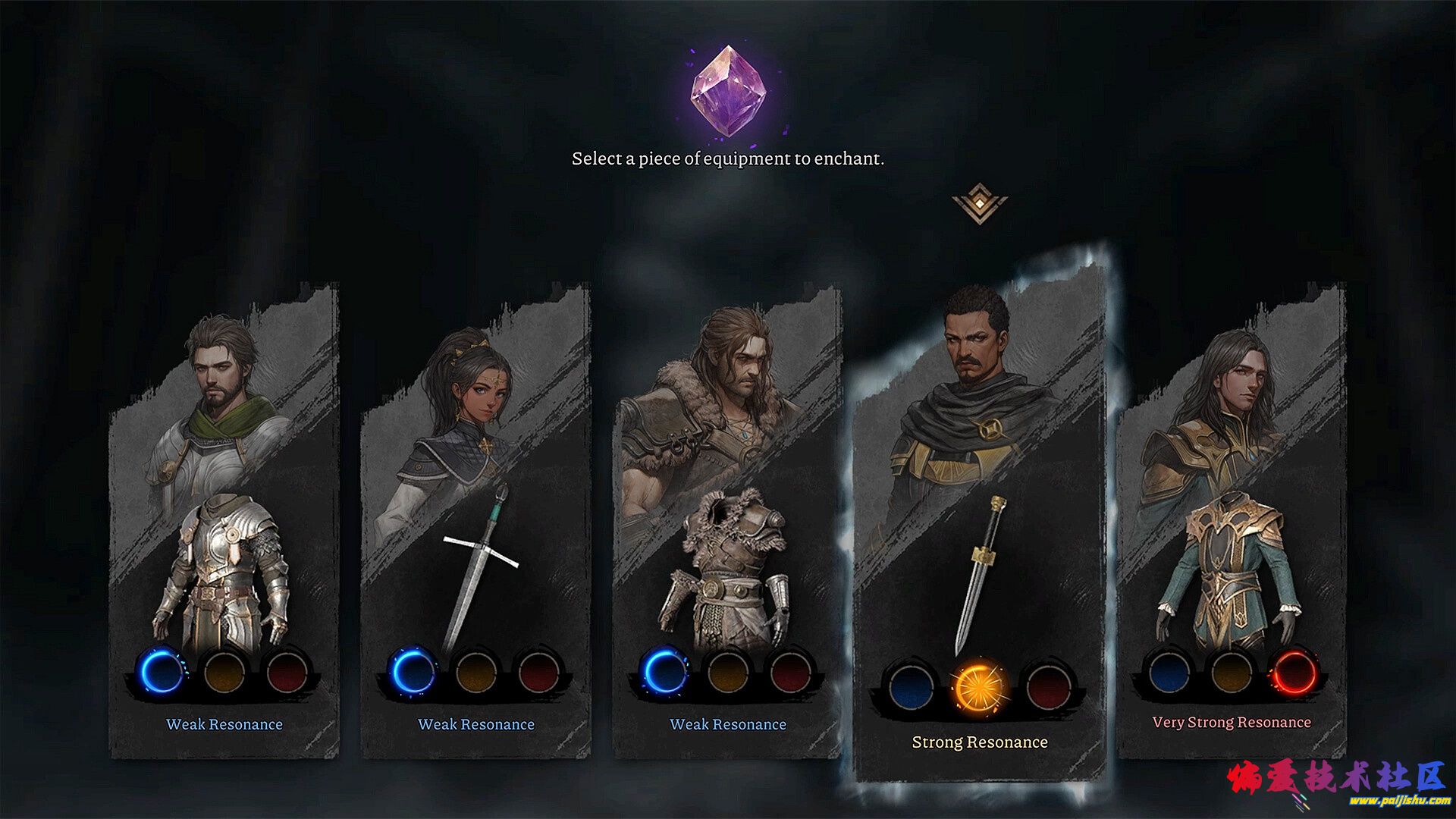The image size is (1456, 819).
Task: Click the purple enchantment crystal
Action: tap(733, 93)
